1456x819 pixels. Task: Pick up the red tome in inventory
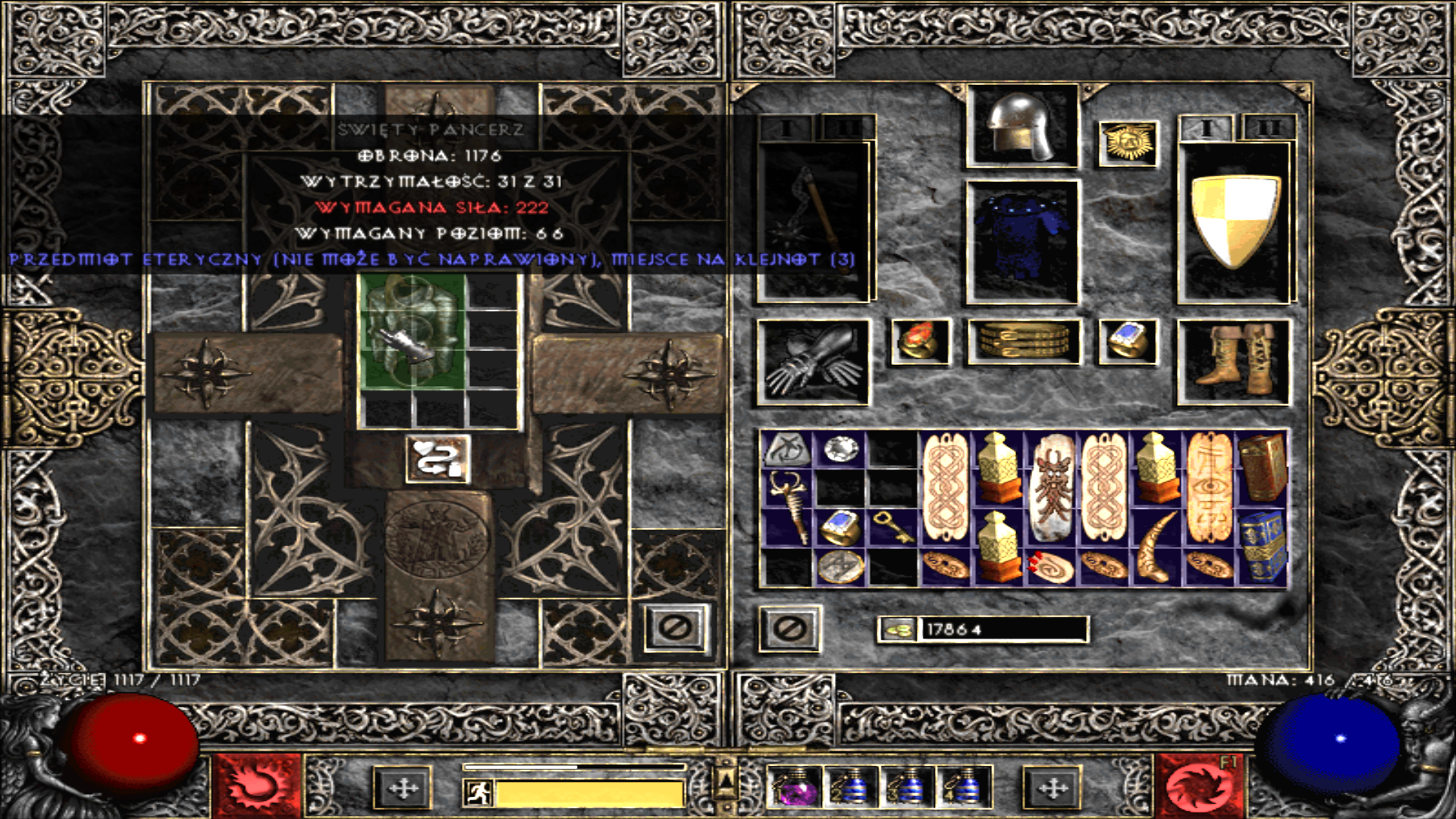pyautogui.click(x=1261, y=466)
